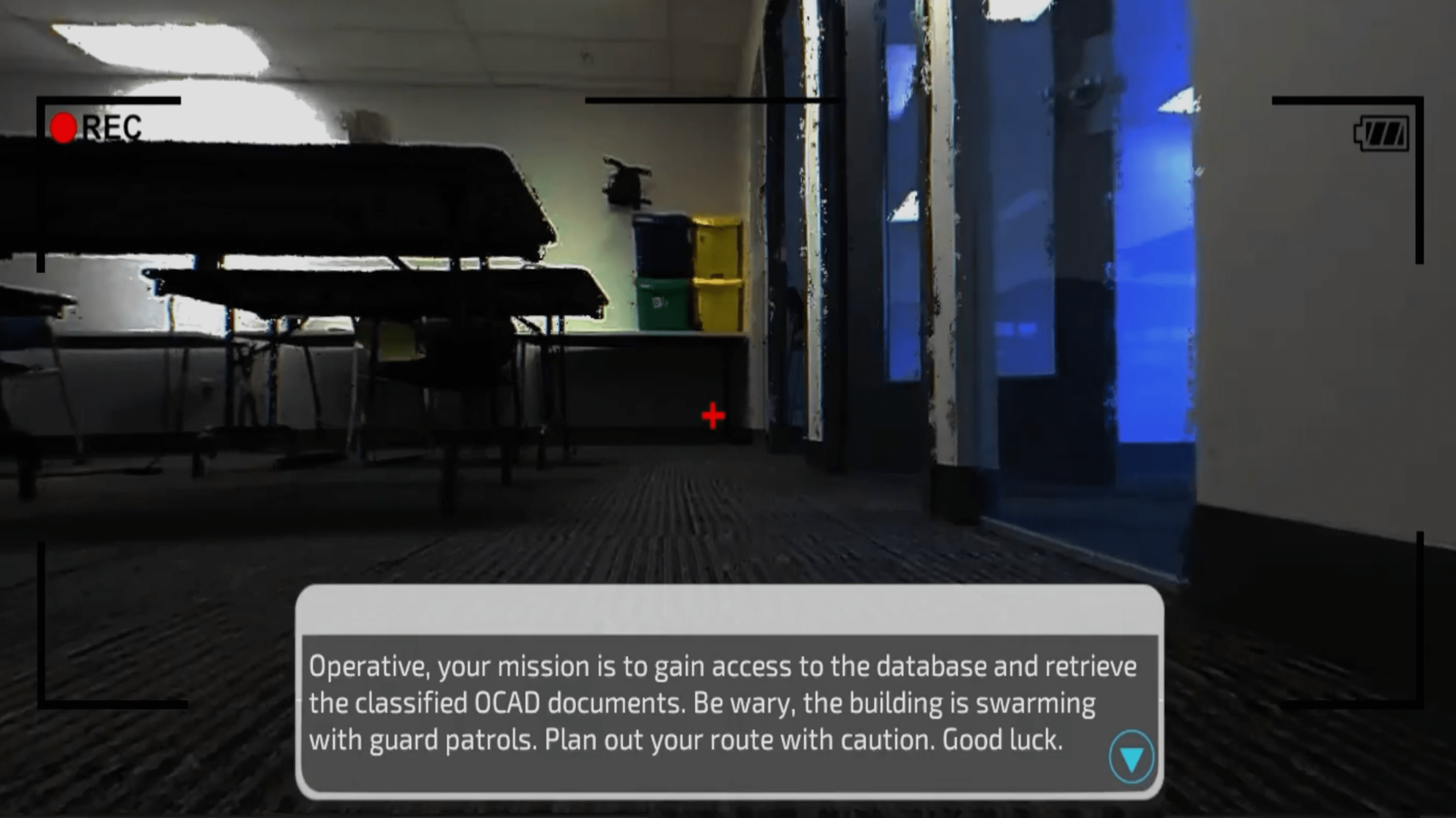Select the REC text label
Image resolution: width=1456 pixels, height=818 pixels.
(x=112, y=126)
